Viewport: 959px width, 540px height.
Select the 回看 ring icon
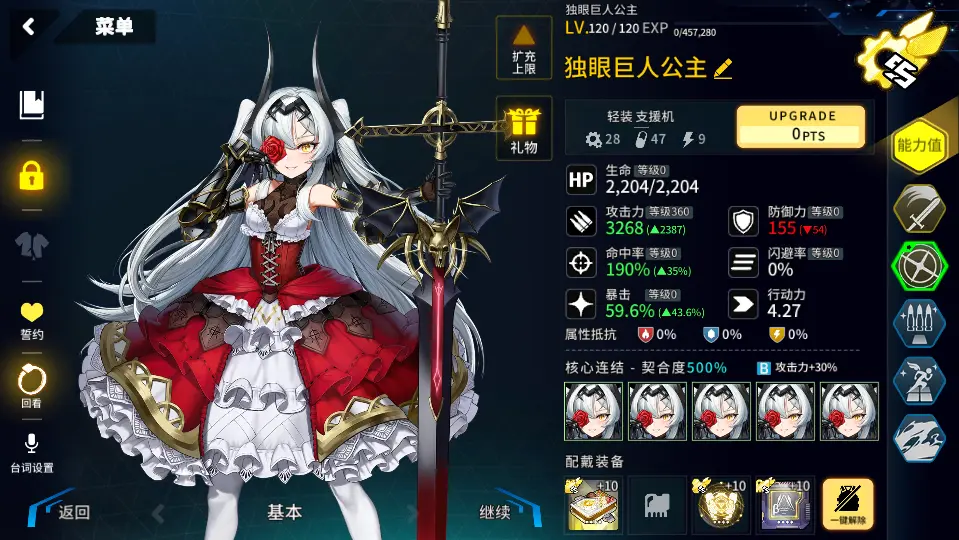click(x=32, y=384)
